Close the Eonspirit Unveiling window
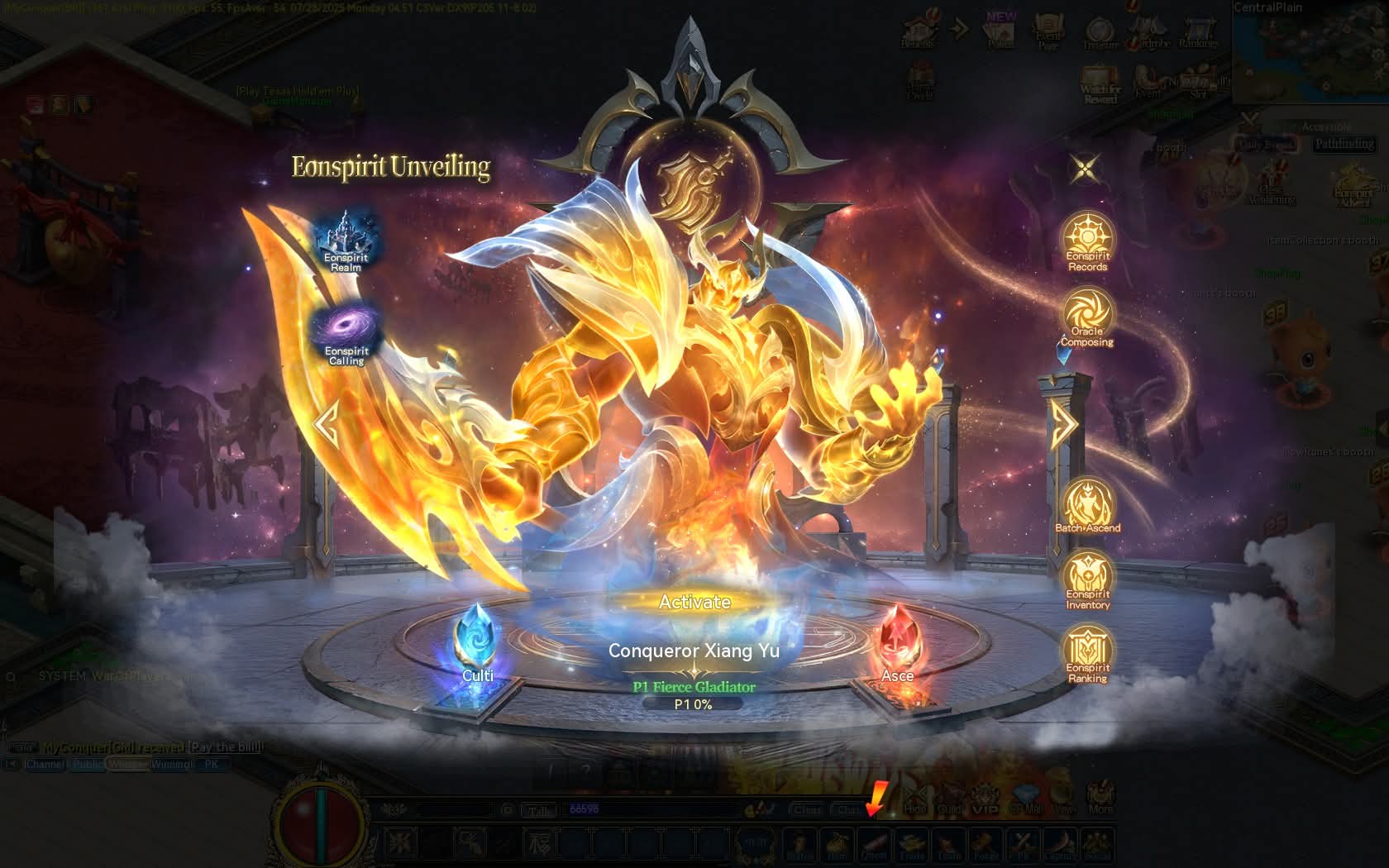 1085,169
